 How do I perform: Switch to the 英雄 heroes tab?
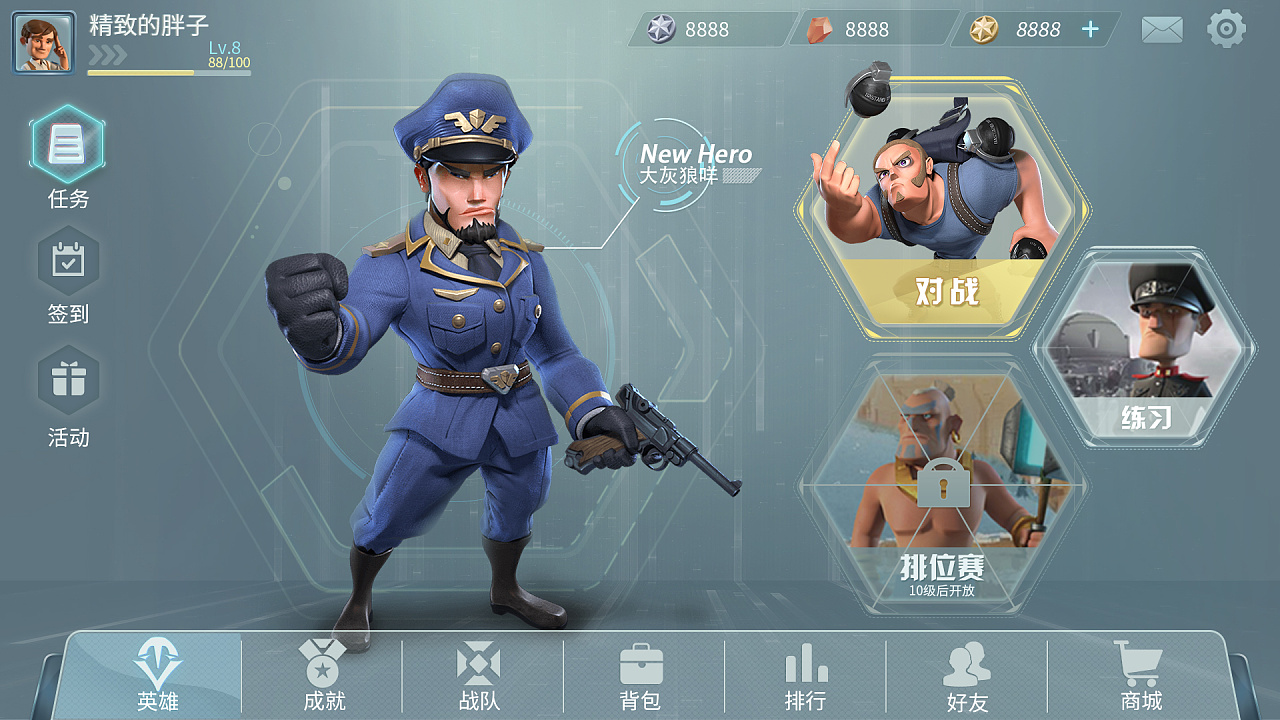tap(158, 675)
